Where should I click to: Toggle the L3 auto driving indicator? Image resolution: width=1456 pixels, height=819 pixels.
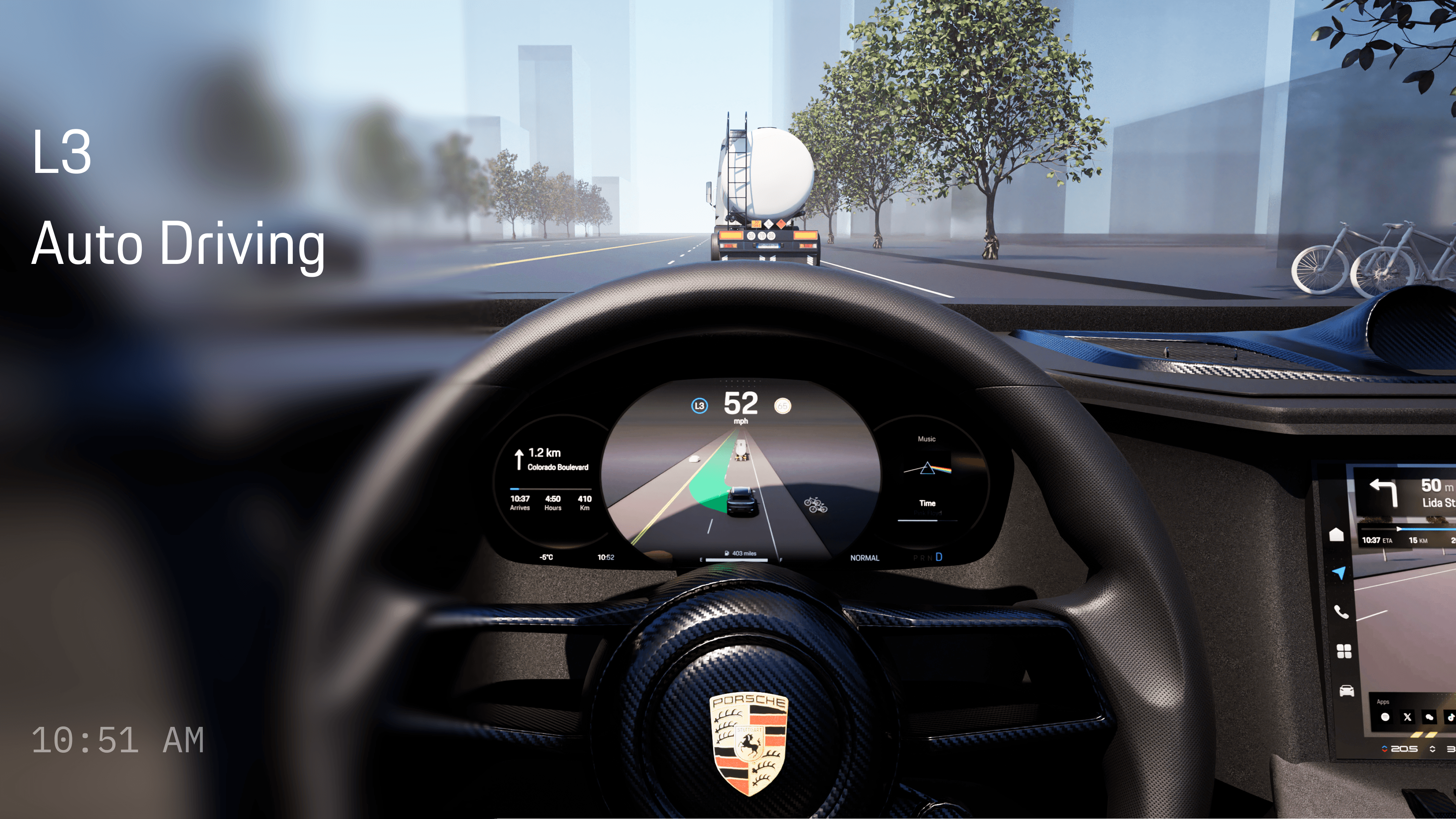tap(699, 405)
